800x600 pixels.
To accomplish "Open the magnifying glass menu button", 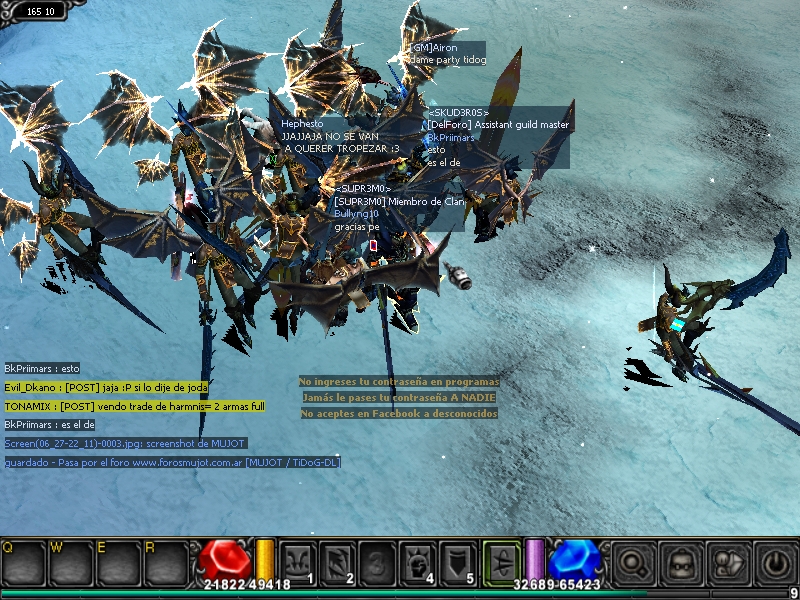I will pyautogui.click(x=632, y=561).
